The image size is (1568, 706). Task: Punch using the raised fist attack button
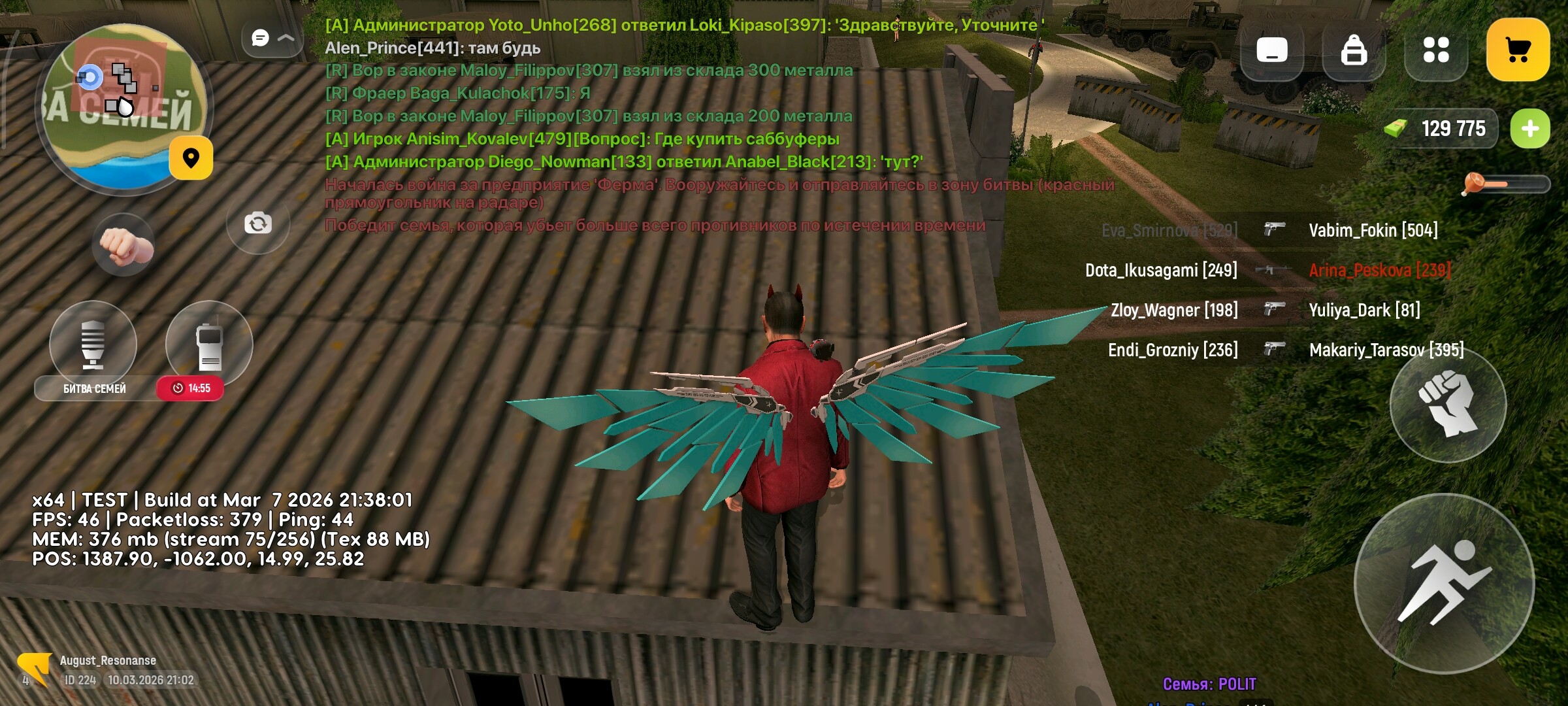coord(1448,404)
